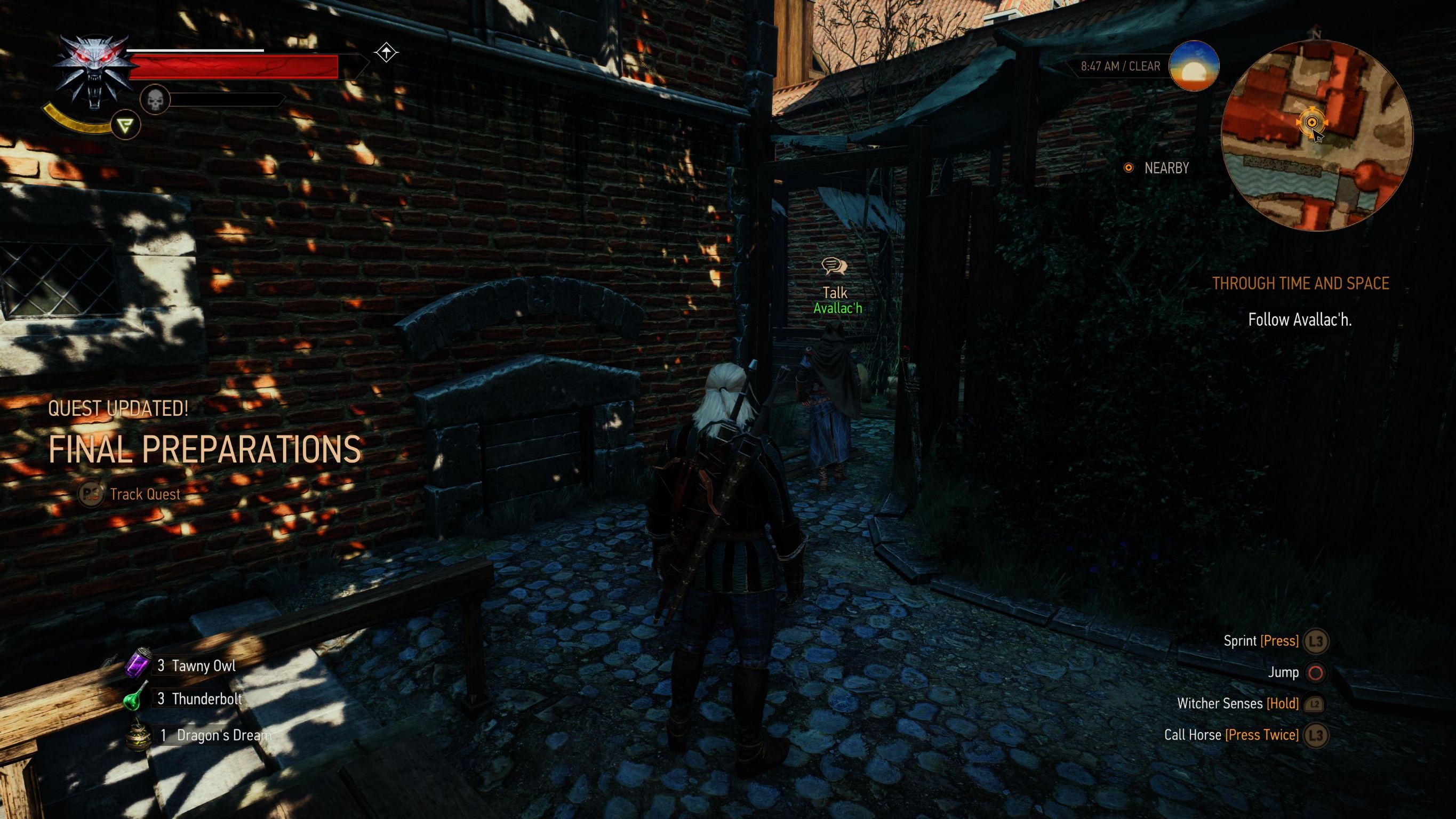Click the Final Preparations quest update
1456x819 pixels.
point(205,450)
